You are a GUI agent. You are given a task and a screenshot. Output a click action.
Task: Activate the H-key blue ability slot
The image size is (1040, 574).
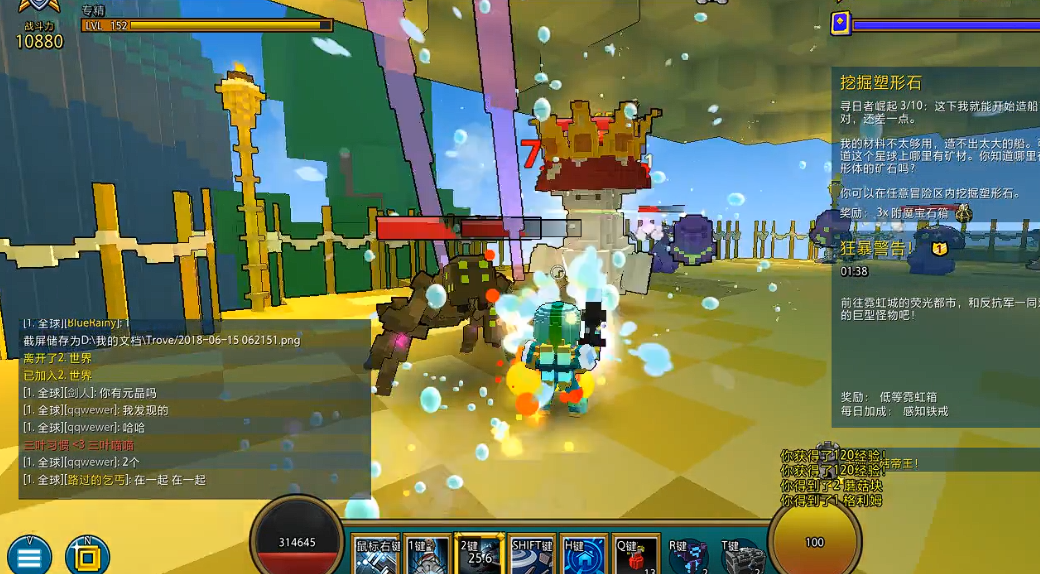click(583, 556)
